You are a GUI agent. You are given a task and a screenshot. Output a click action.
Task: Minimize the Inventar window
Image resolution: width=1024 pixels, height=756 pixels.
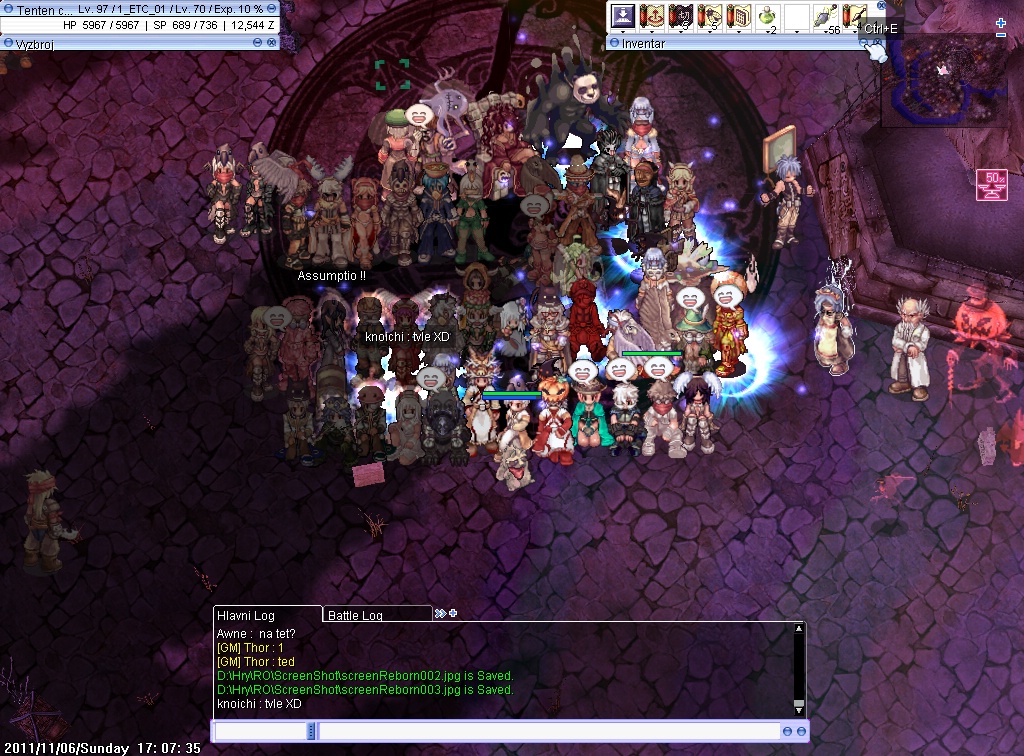coord(866,43)
